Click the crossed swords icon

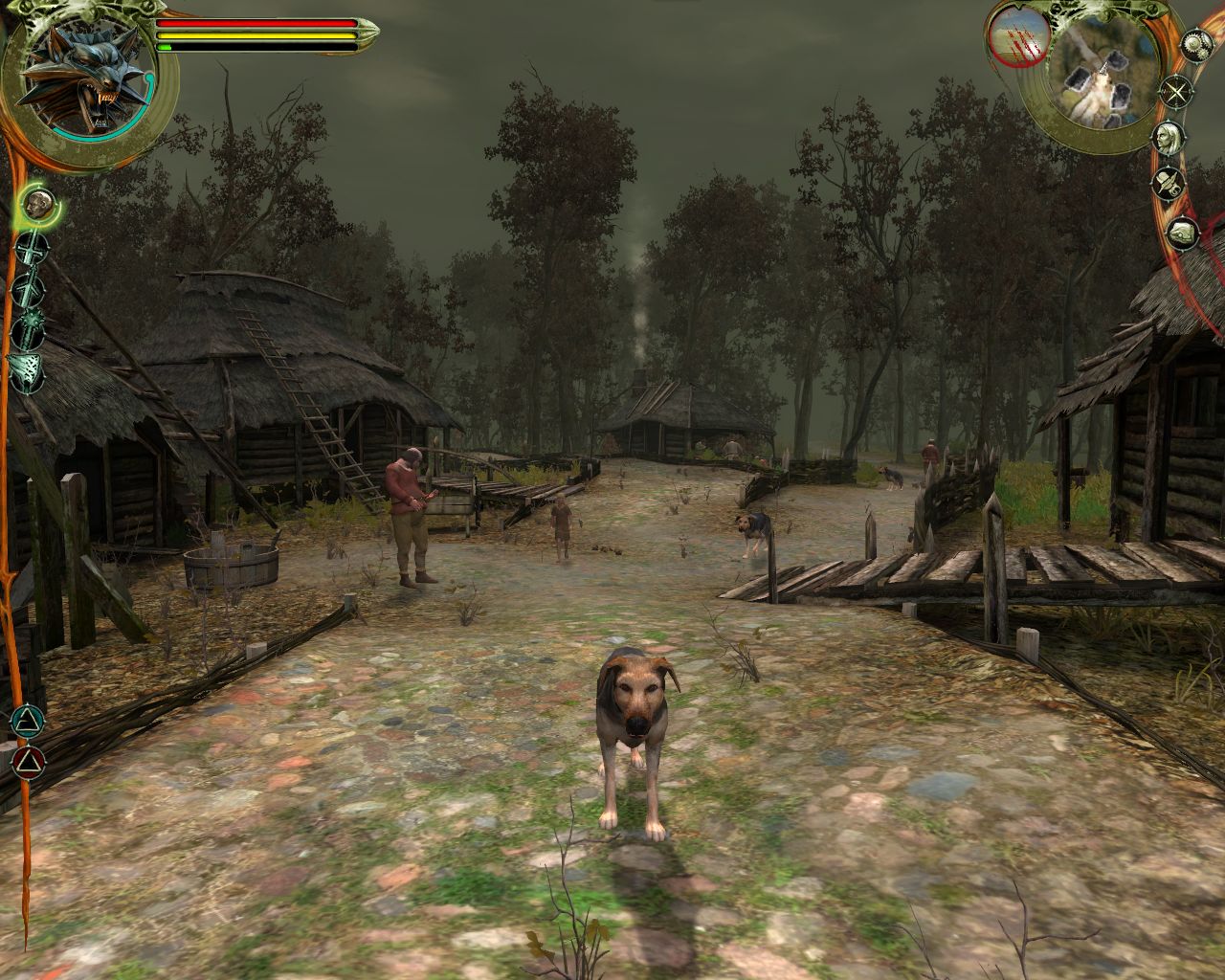click(1174, 93)
